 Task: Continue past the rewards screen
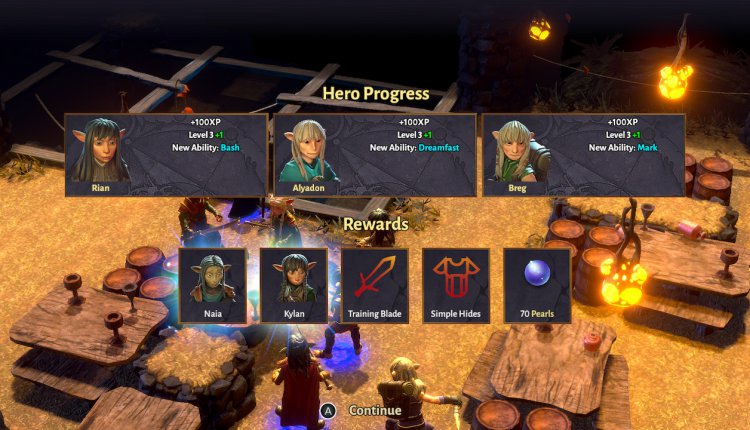363,410
